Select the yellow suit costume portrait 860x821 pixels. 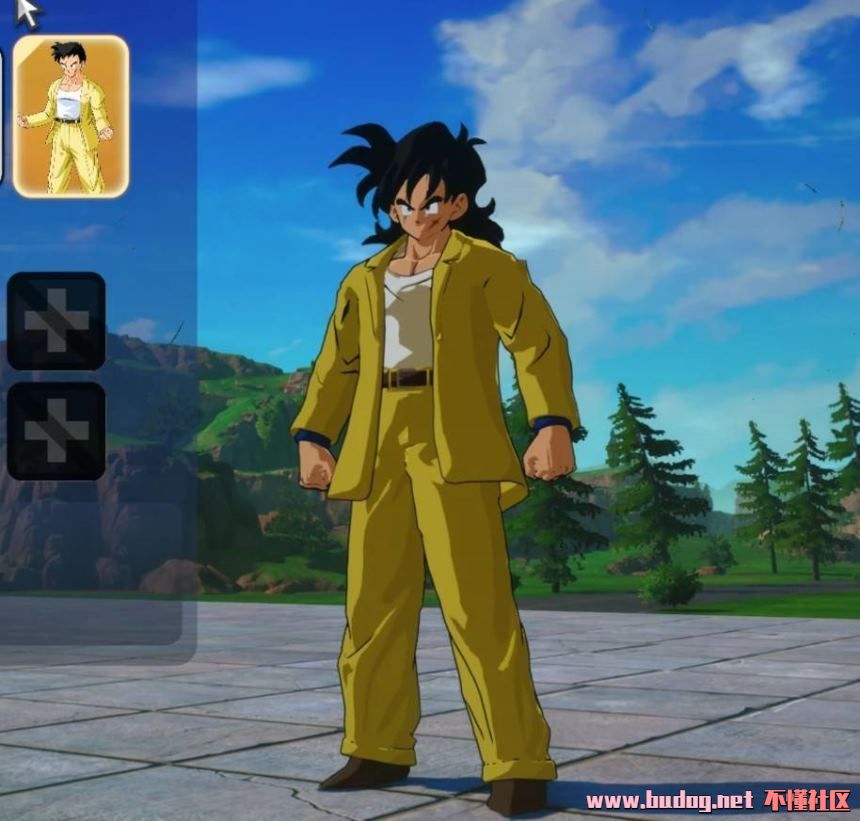coord(71,116)
